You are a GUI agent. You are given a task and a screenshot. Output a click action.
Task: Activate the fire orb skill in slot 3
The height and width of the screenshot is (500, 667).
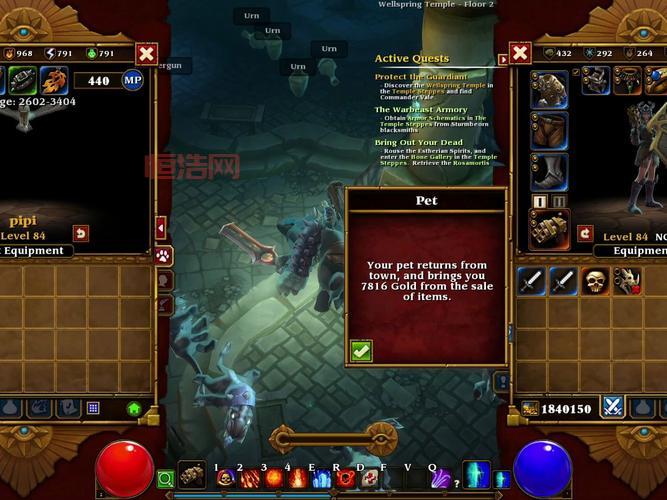coord(274,479)
